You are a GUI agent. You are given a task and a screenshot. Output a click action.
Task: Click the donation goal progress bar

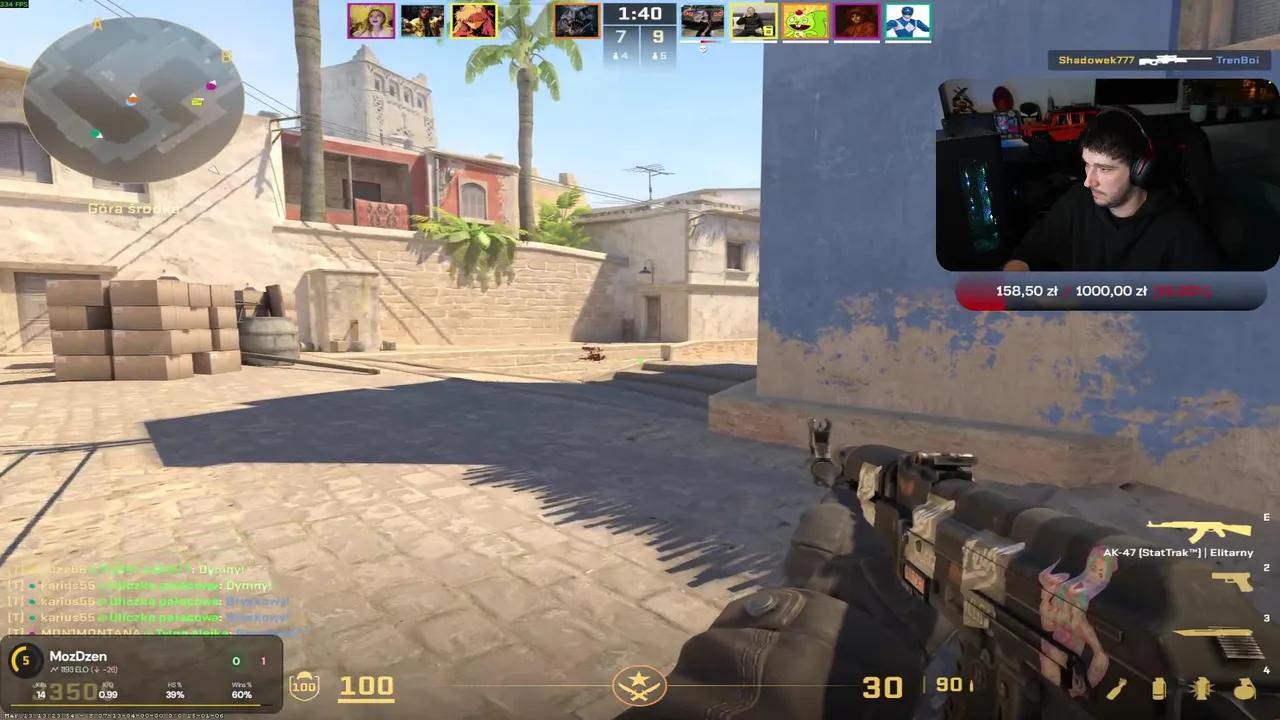coord(1110,291)
